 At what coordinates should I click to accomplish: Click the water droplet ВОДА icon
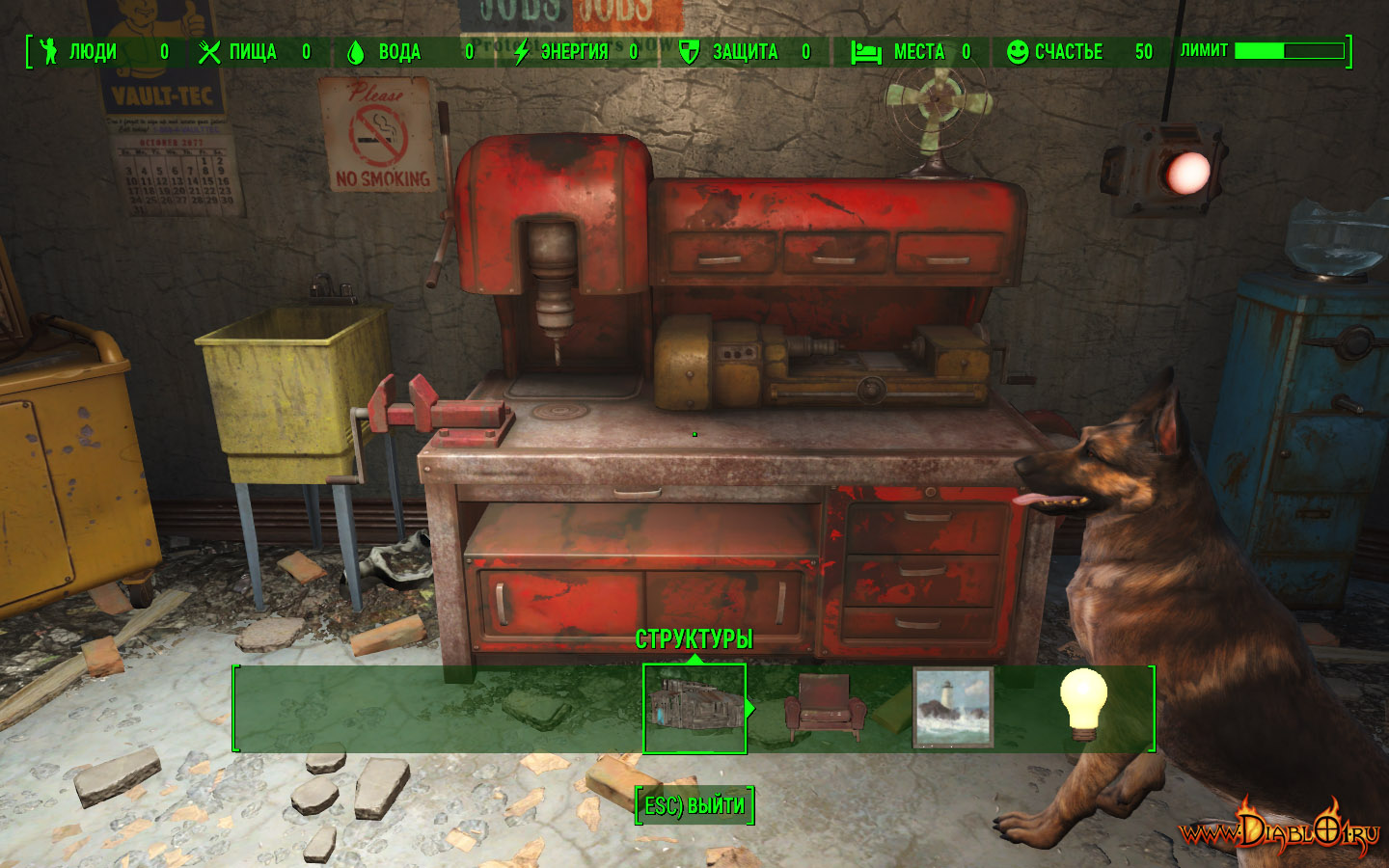[x=356, y=53]
